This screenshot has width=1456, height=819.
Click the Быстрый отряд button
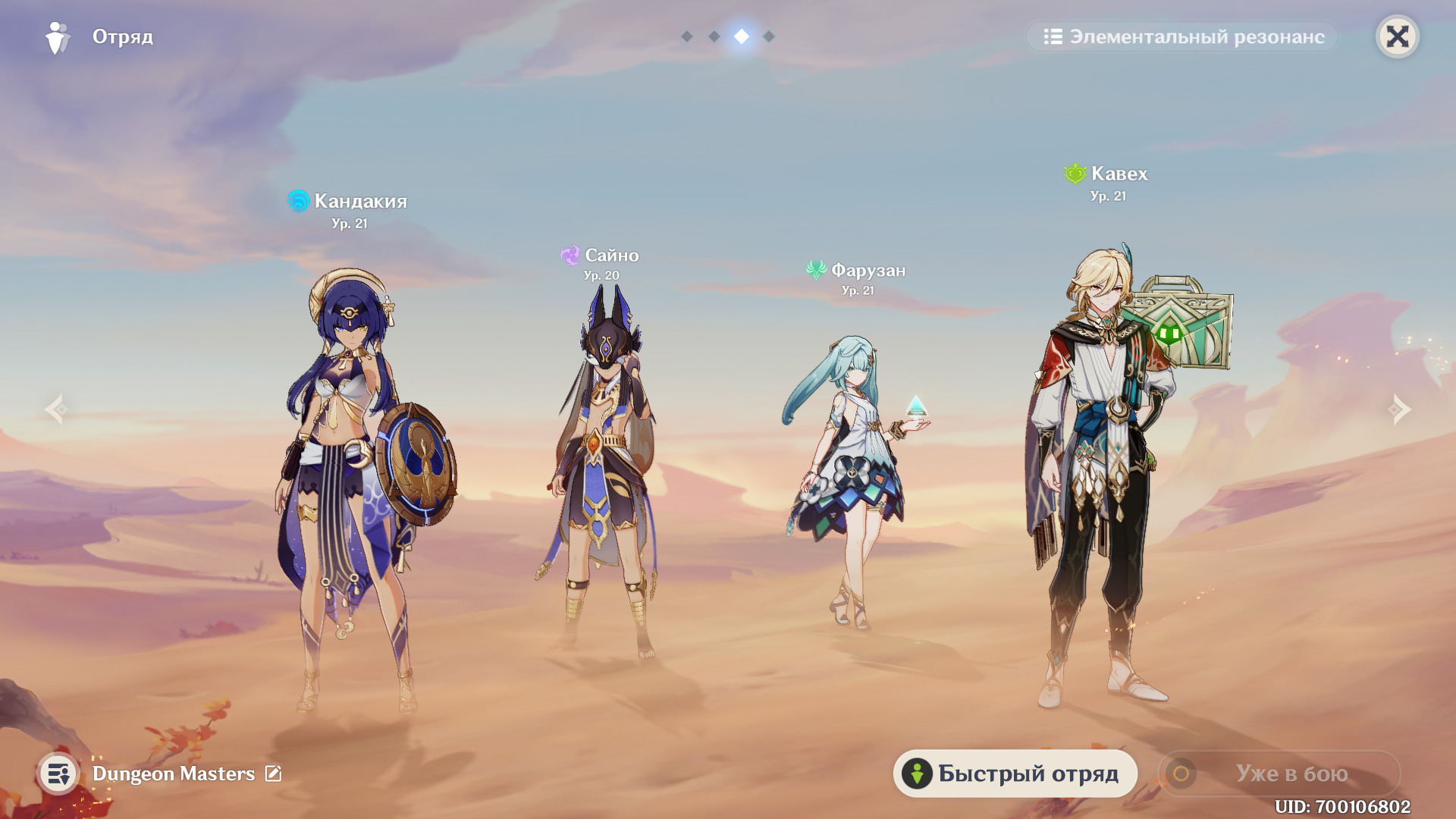1015,773
